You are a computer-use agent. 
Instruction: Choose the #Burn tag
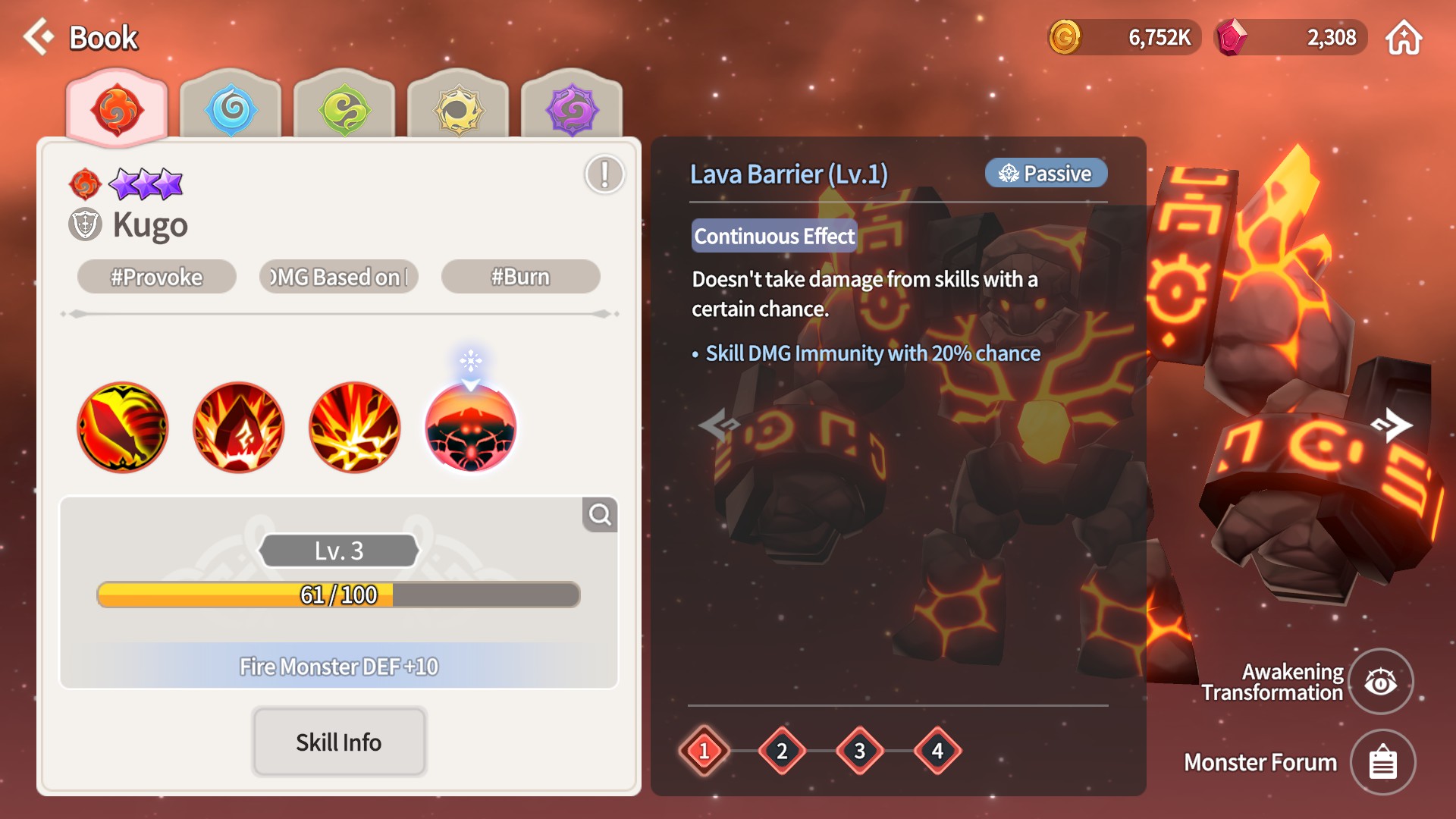520,277
